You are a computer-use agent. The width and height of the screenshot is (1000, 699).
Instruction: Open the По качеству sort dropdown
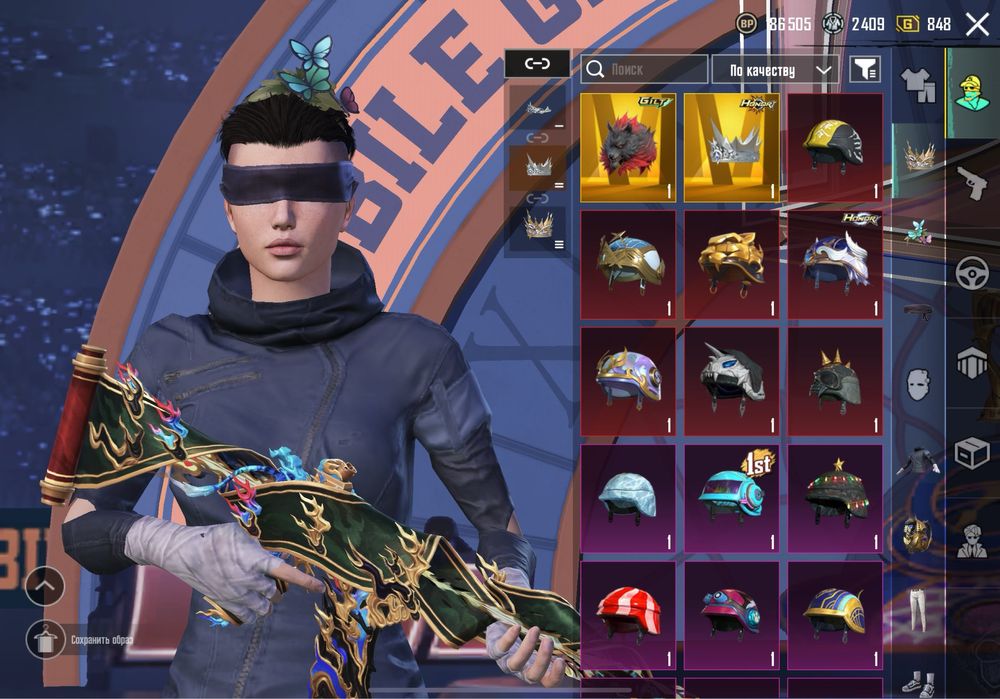pos(775,69)
